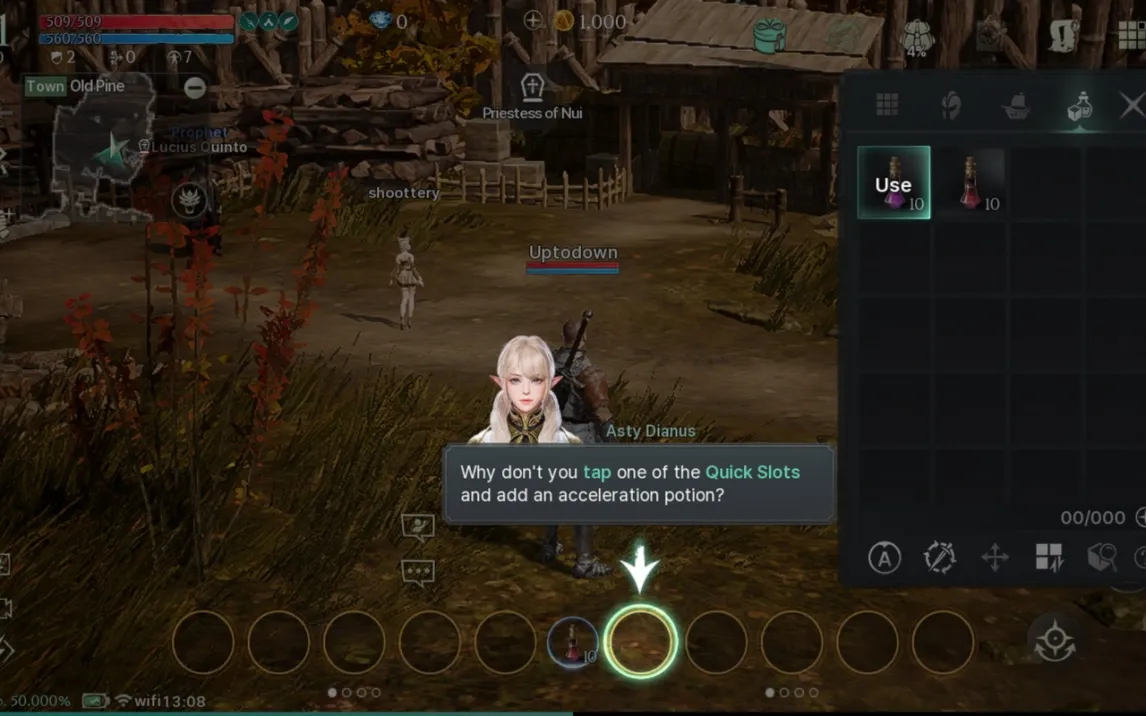
Task: Open the equipment helmet tab
Action: [950, 105]
